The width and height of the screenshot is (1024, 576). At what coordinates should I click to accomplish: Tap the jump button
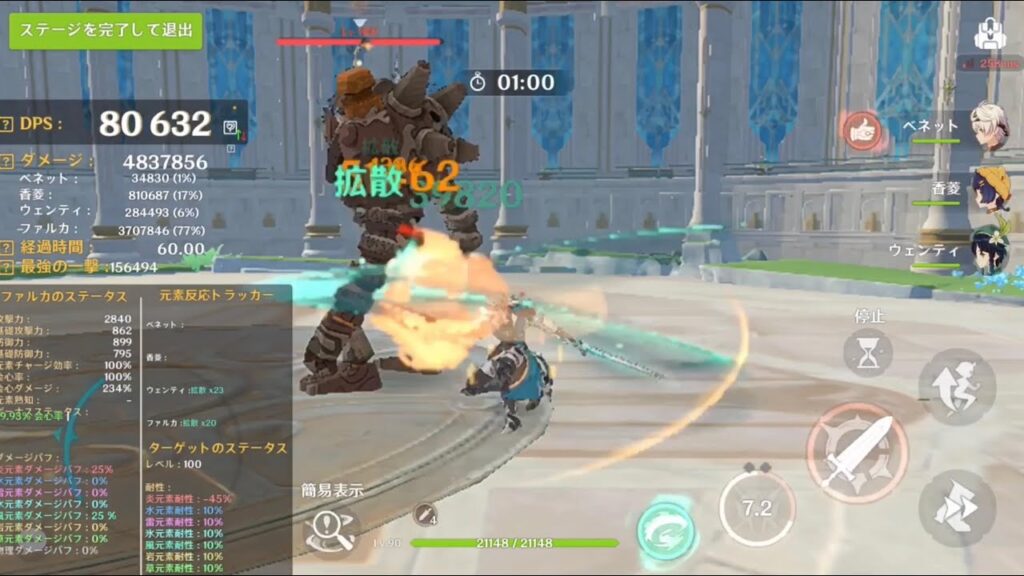click(957, 508)
